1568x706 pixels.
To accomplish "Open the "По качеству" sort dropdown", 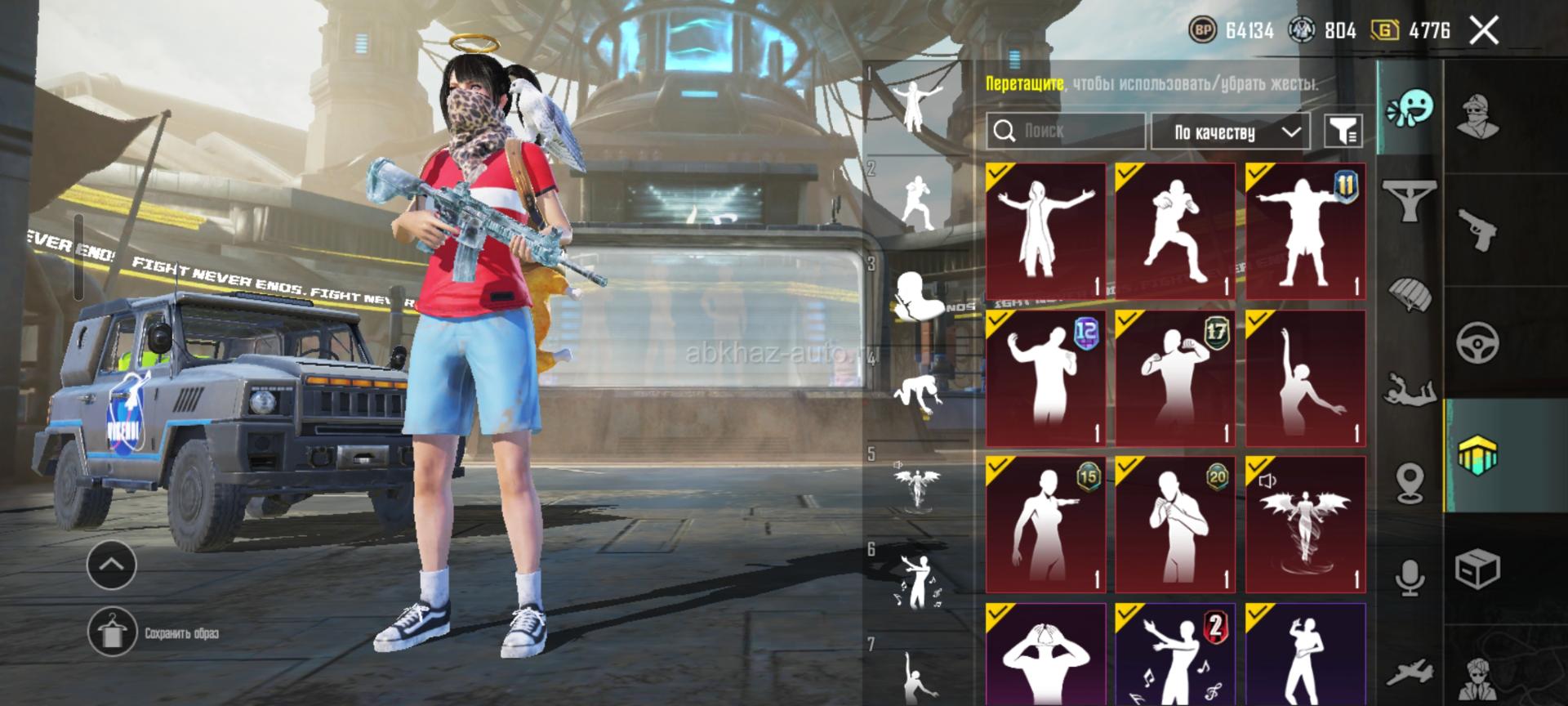I will click(1230, 132).
